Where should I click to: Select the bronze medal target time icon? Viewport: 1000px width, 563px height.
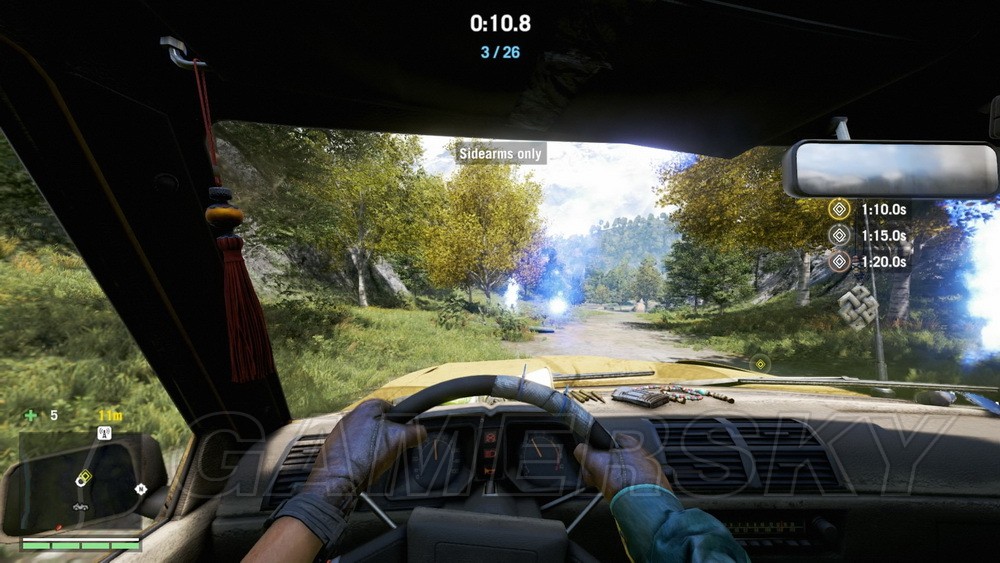839,262
